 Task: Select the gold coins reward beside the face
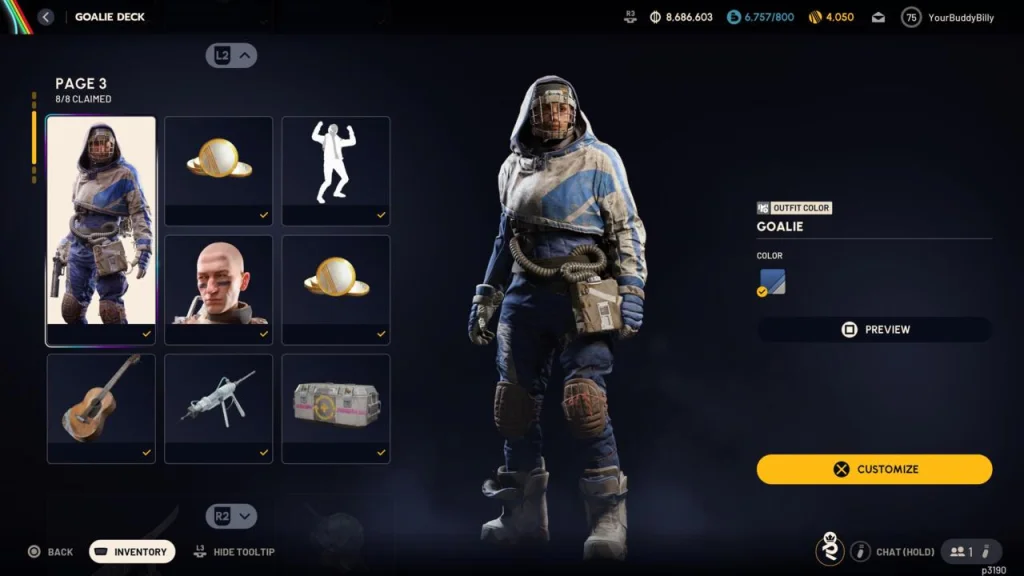[x=336, y=289]
